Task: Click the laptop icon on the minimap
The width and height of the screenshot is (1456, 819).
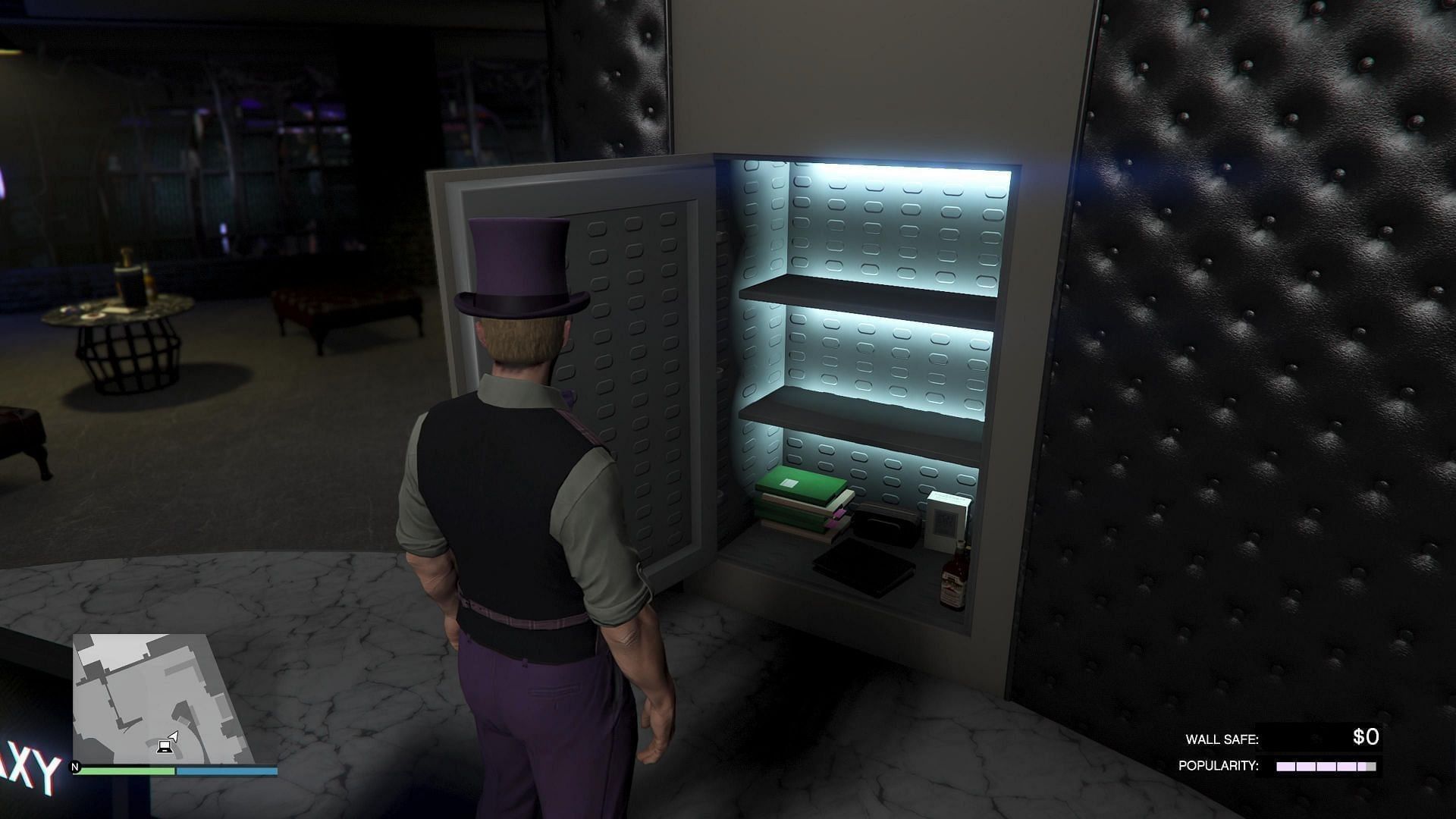Action: pos(165,748)
